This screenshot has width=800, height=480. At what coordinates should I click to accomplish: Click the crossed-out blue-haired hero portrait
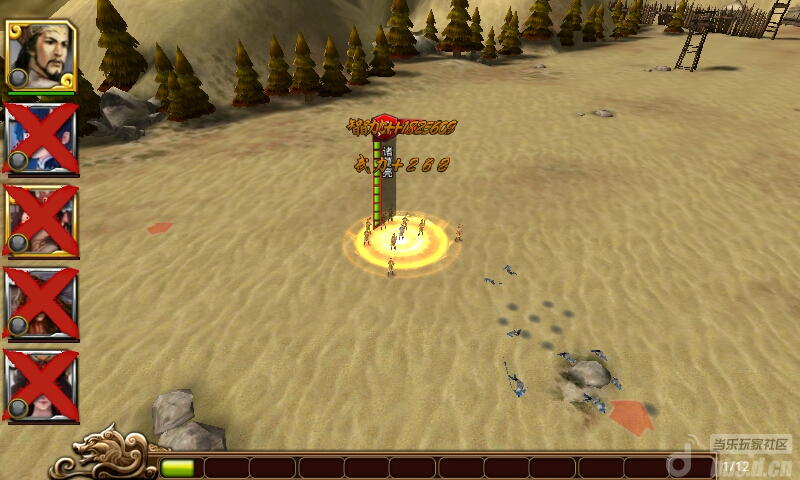(41, 138)
